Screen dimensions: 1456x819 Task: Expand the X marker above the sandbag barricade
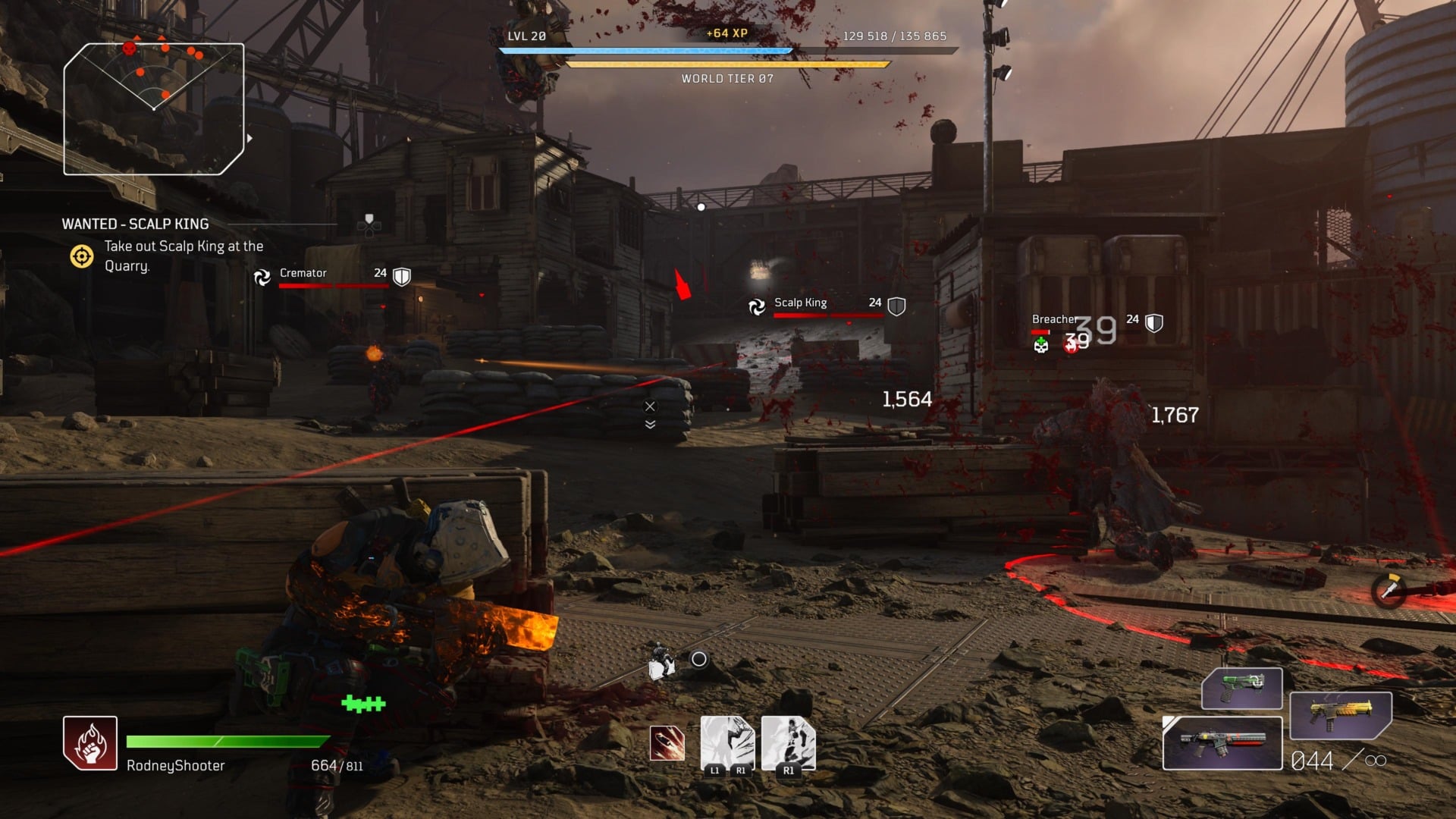click(649, 406)
